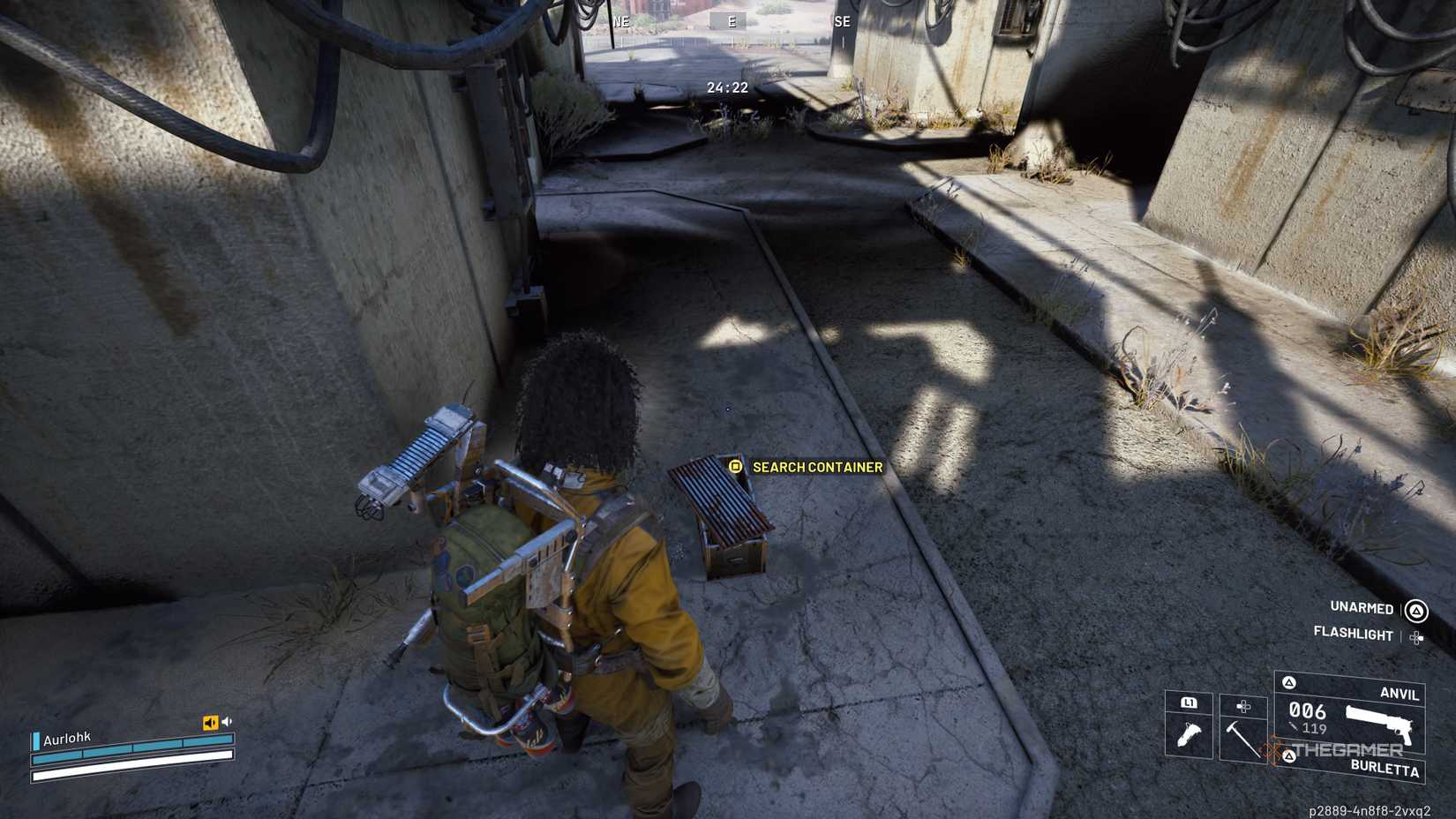Open the Burletta weapon entry
This screenshot has height=819, width=1456.
tap(1385, 770)
